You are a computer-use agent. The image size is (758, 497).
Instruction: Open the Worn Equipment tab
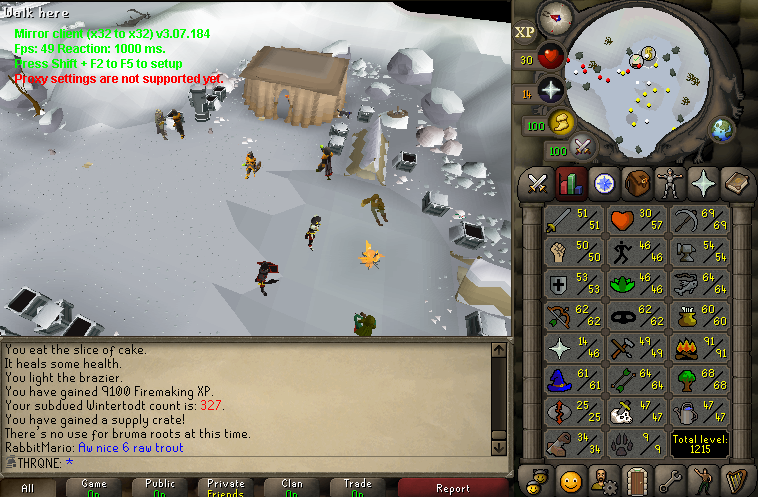(x=669, y=183)
